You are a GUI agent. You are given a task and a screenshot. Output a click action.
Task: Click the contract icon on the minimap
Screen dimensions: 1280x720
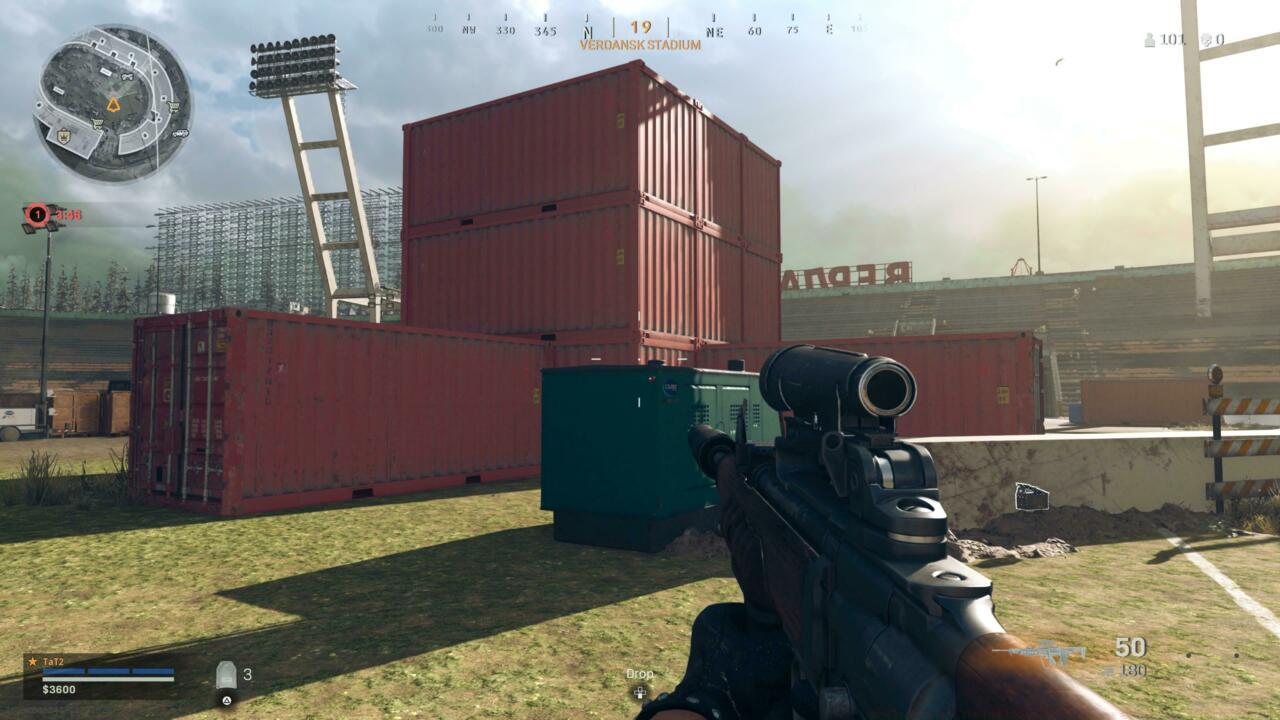click(127, 77)
